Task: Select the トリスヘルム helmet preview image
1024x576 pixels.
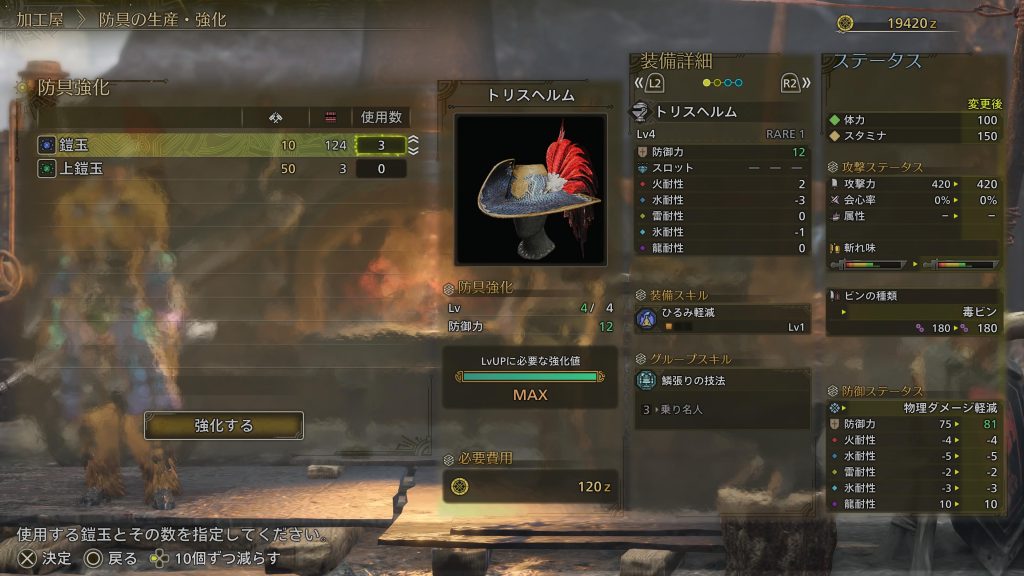Action: 530,189
